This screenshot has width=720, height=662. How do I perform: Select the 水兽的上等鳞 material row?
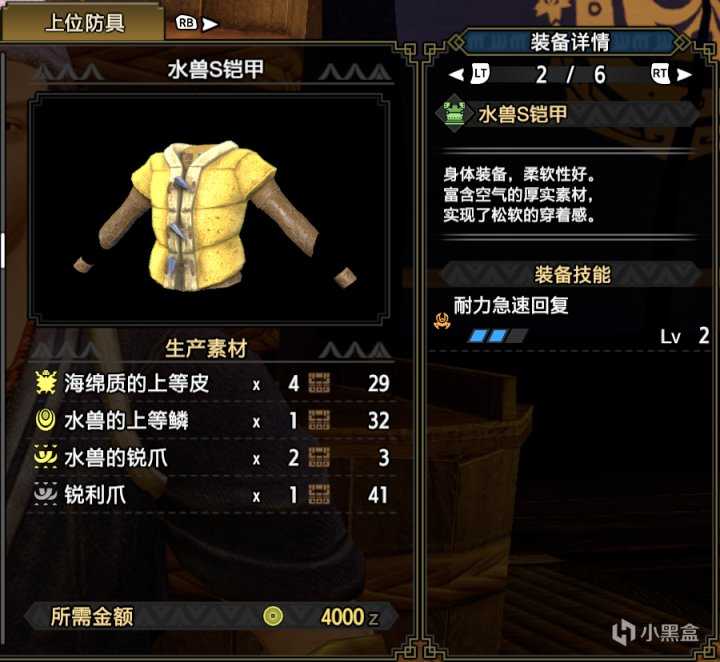pos(208,421)
